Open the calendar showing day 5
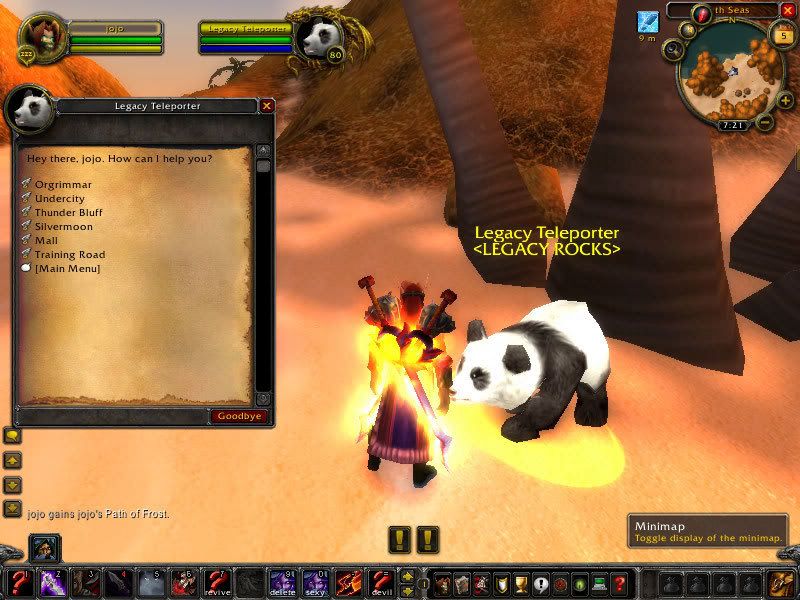The image size is (800, 600). (781, 36)
